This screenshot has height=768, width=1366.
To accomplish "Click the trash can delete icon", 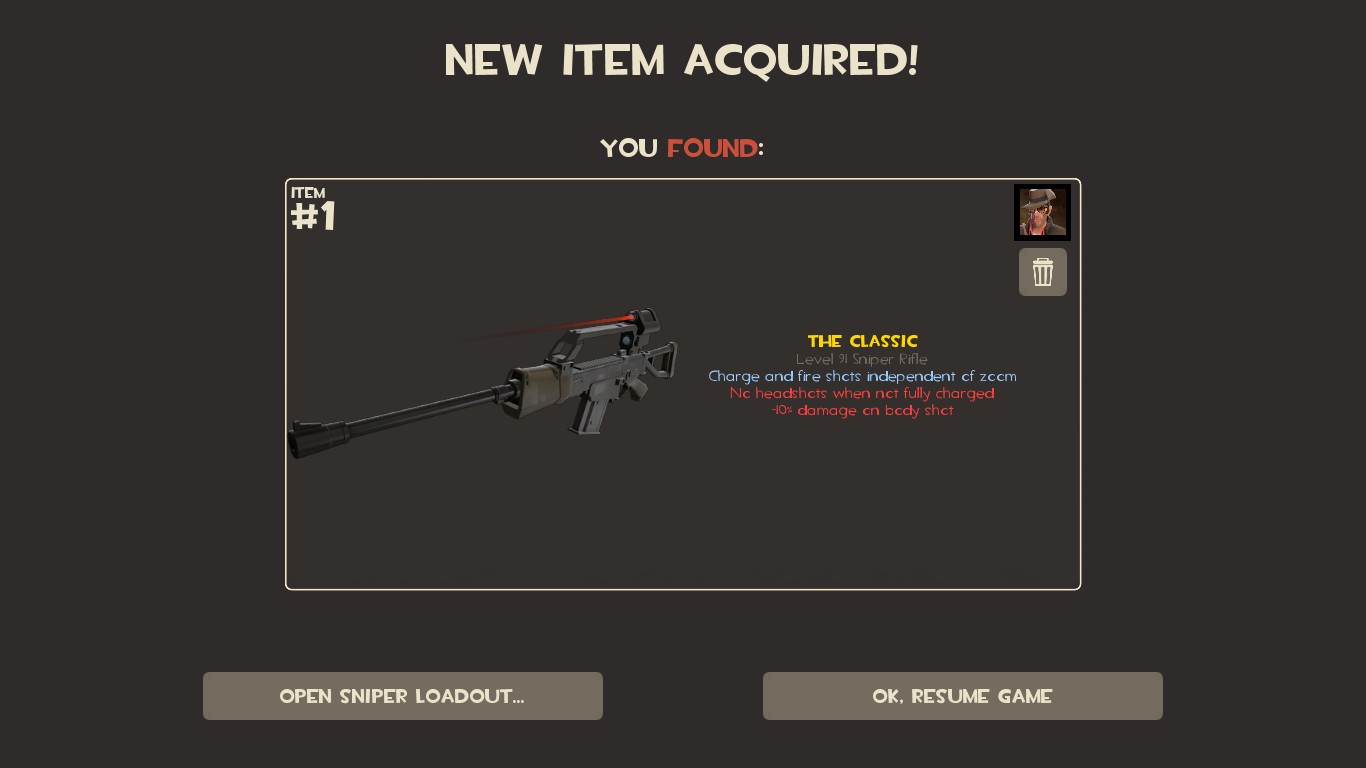I will tap(1042, 271).
